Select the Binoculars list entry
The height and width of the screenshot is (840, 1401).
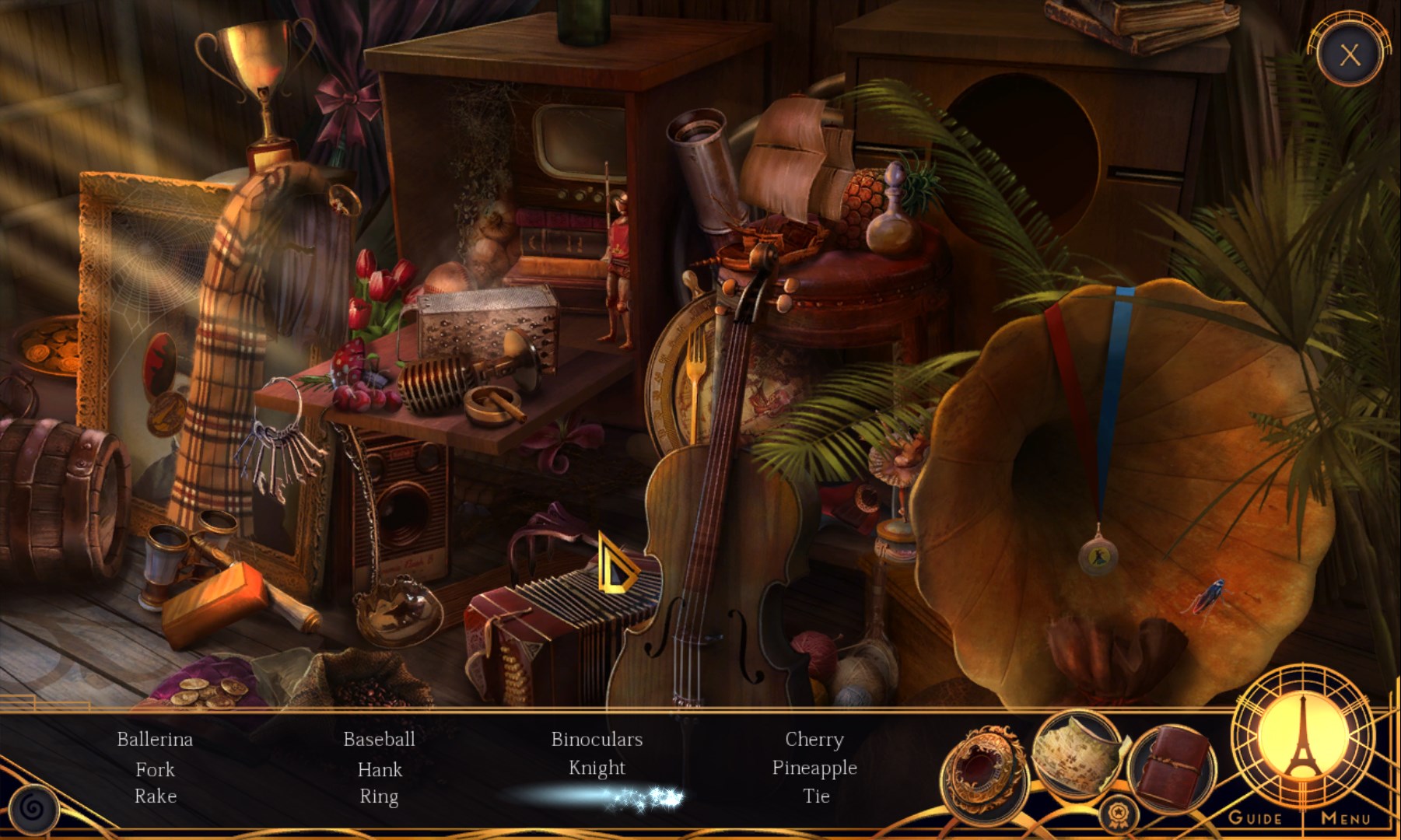[x=597, y=739]
